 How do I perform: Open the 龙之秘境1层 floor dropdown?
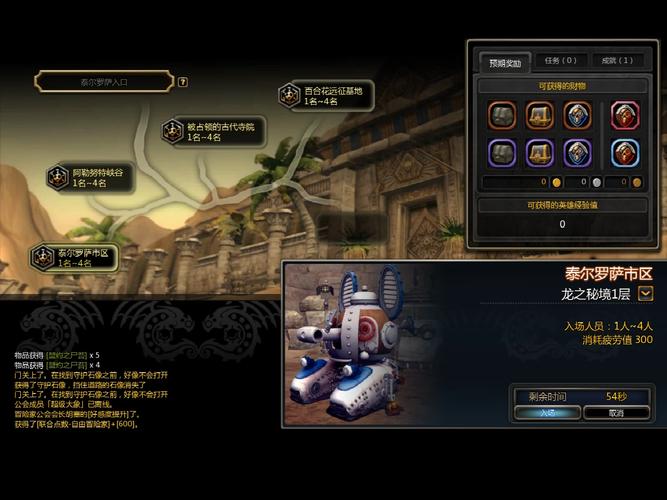pos(646,293)
